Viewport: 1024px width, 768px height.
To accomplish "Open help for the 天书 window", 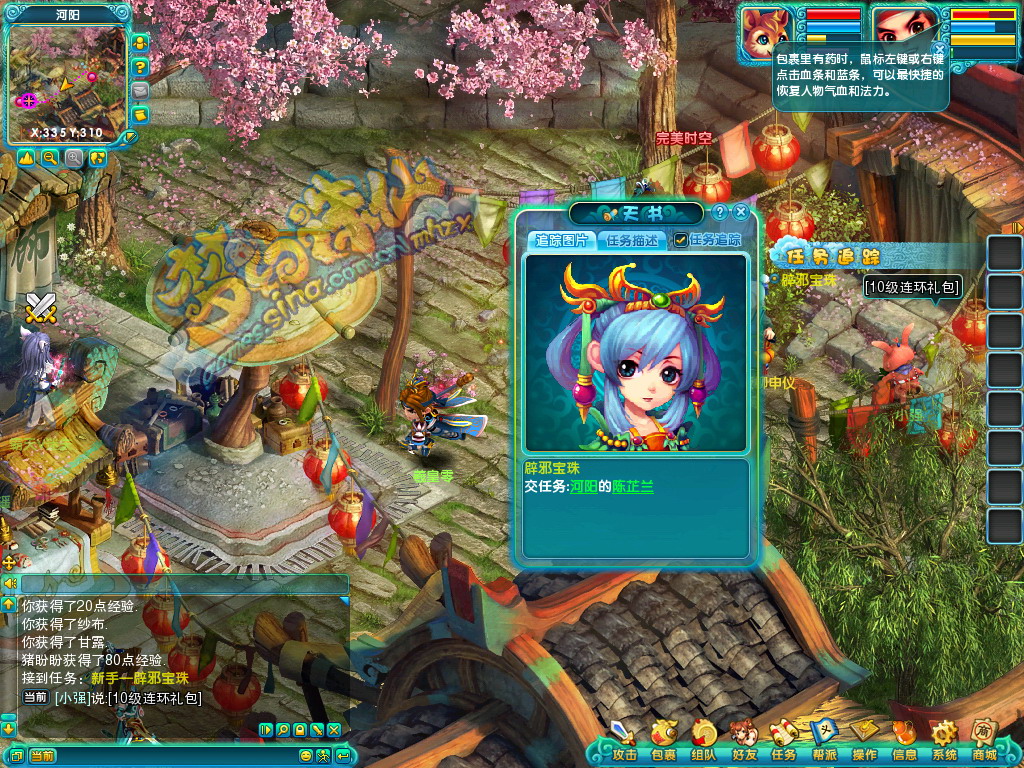I will [x=719, y=212].
